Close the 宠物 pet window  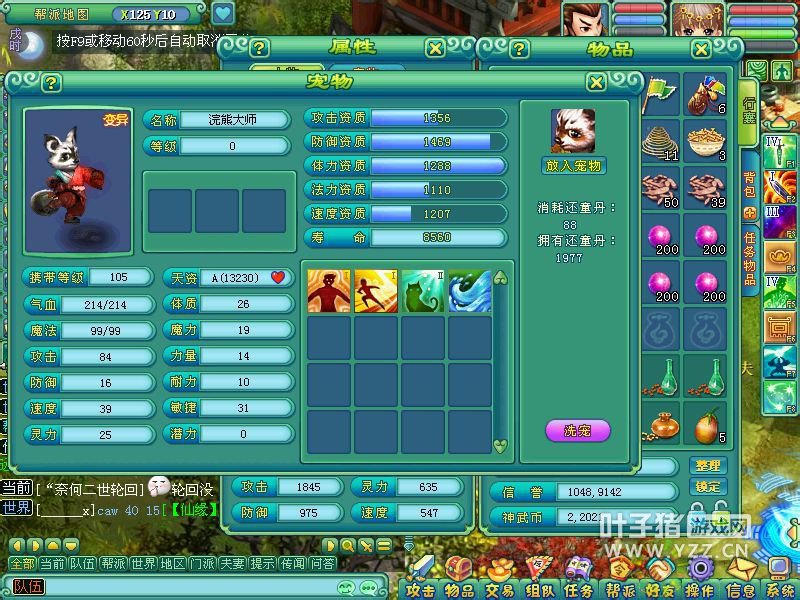(596, 83)
